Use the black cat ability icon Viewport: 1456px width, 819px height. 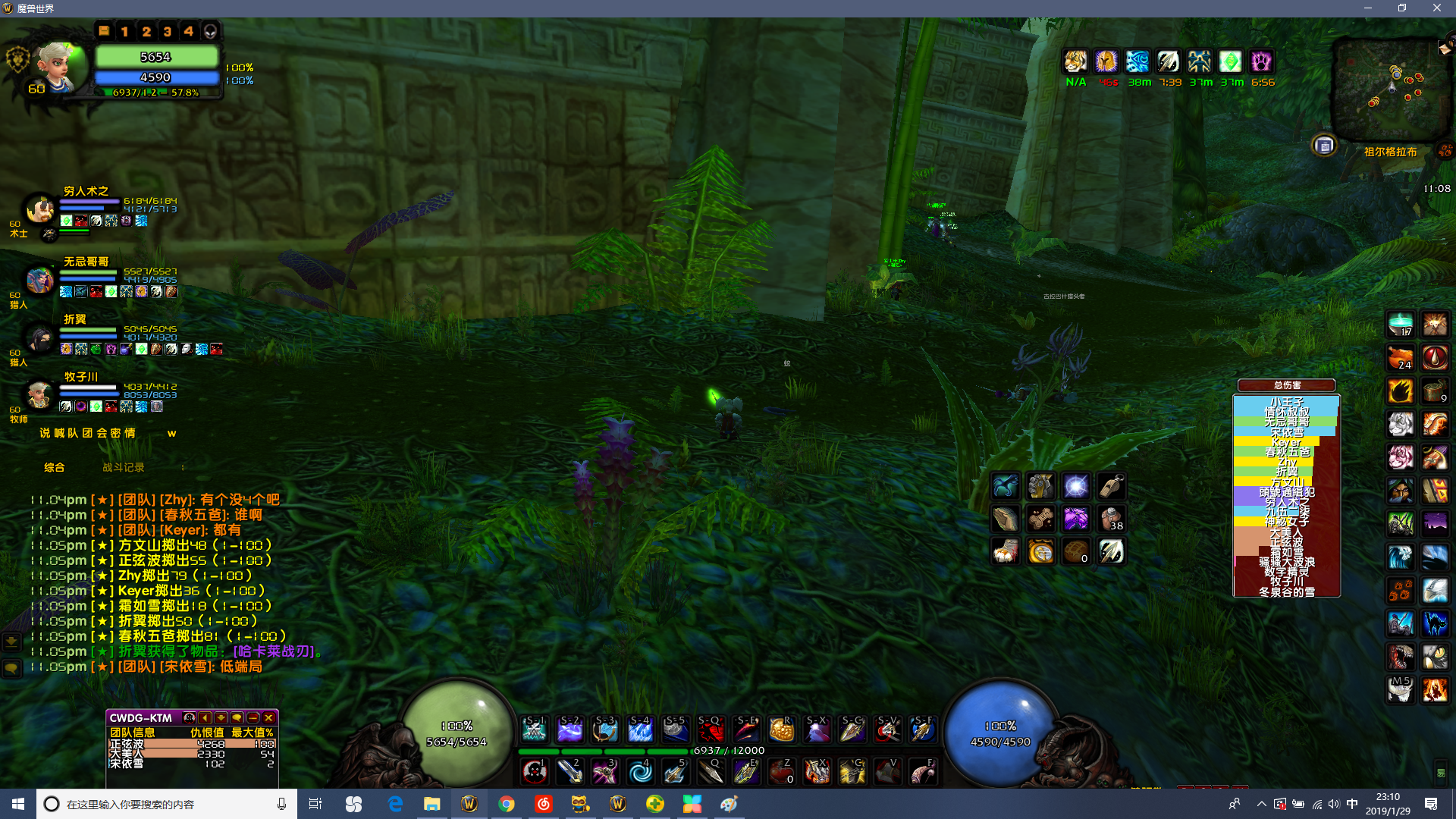point(1434,623)
